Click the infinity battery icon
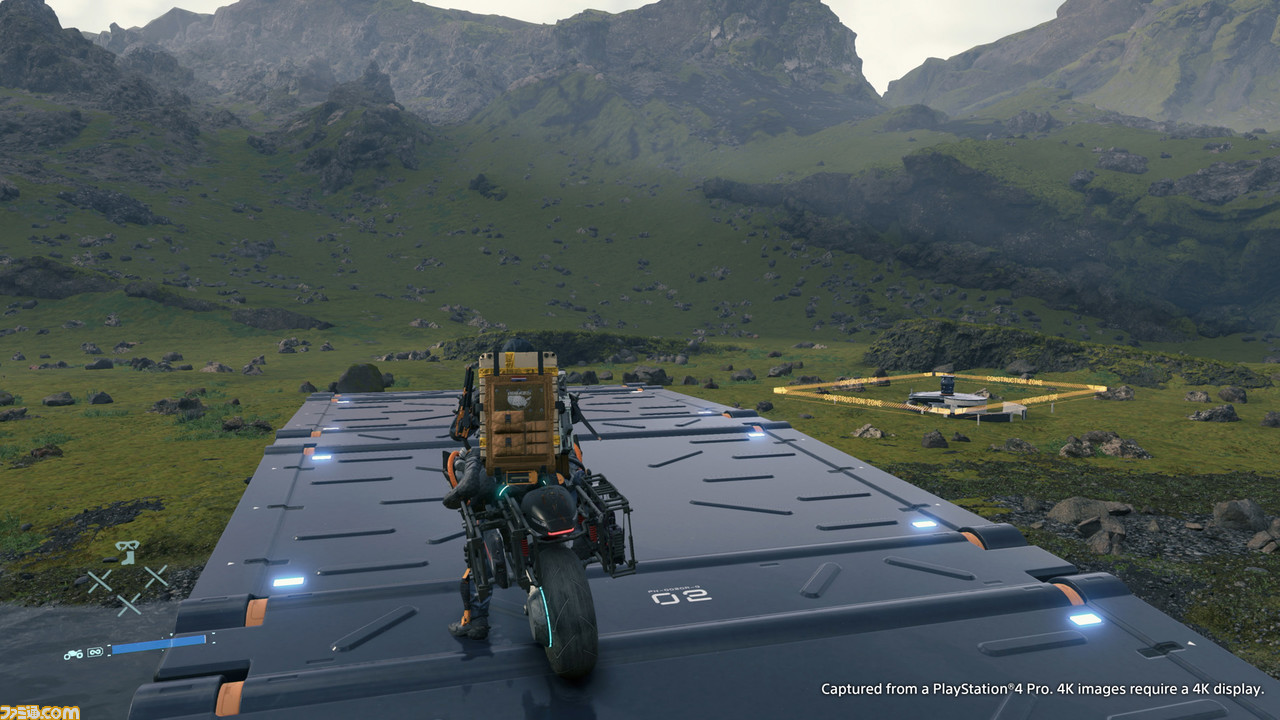Image resolution: width=1280 pixels, height=720 pixels. (x=96, y=653)
